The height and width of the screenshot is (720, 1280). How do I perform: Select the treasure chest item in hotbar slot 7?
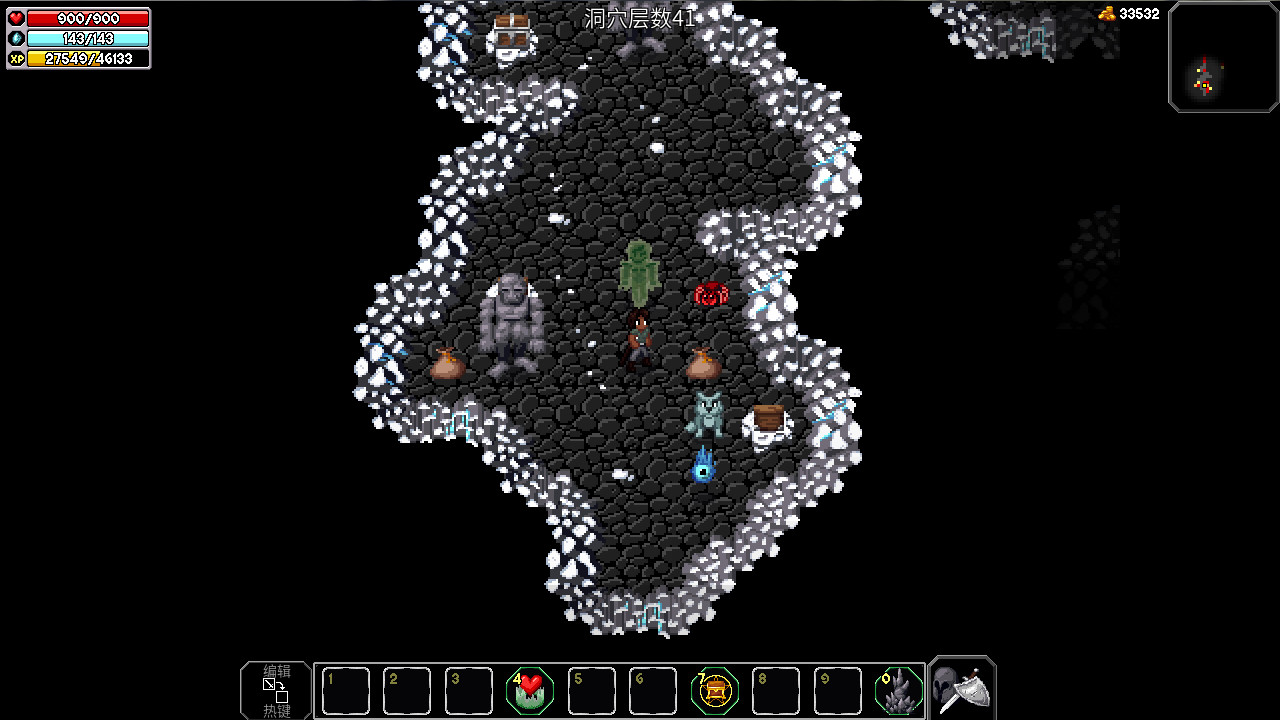pos(713,688)
